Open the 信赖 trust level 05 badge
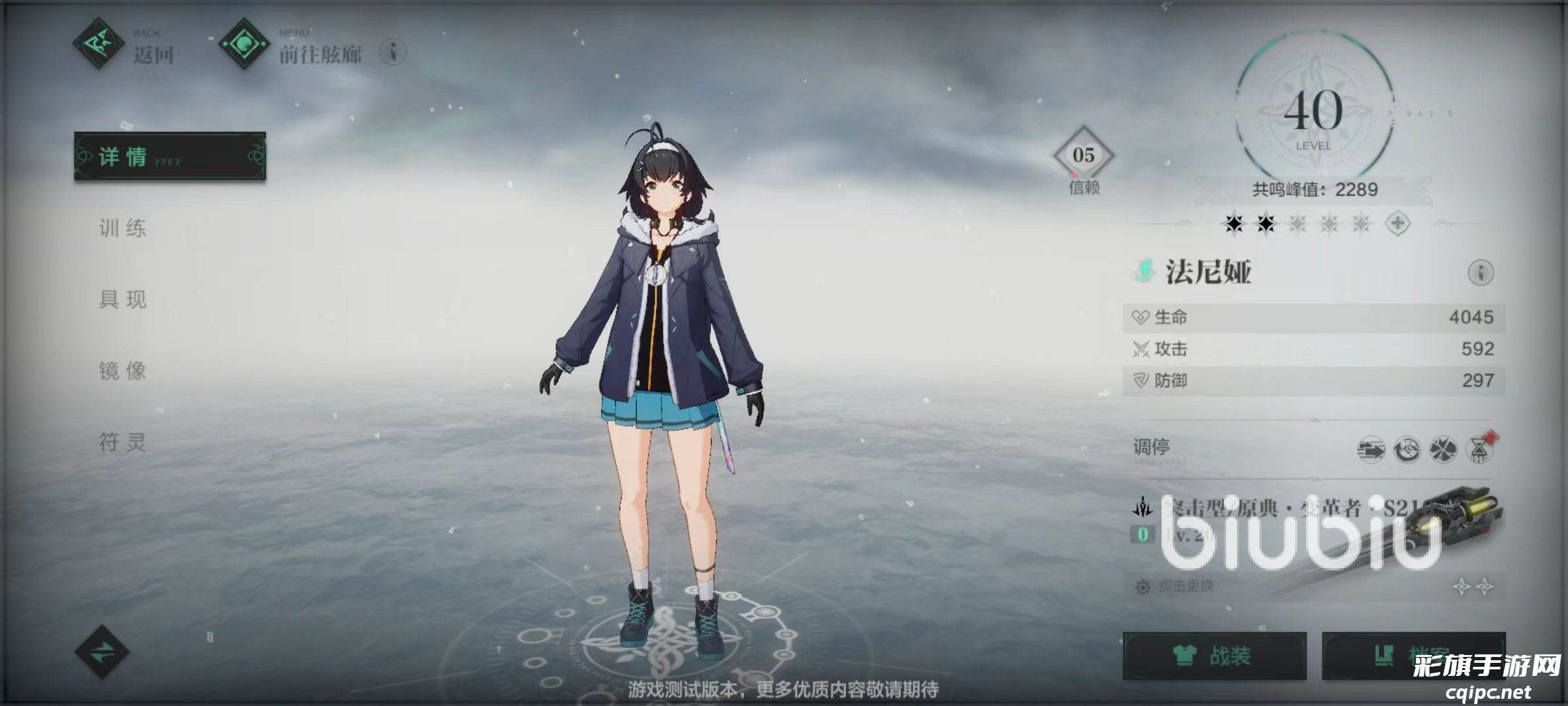This screenshot has width=1568, height=706. pyautogui.click(x=1083, y=156)
